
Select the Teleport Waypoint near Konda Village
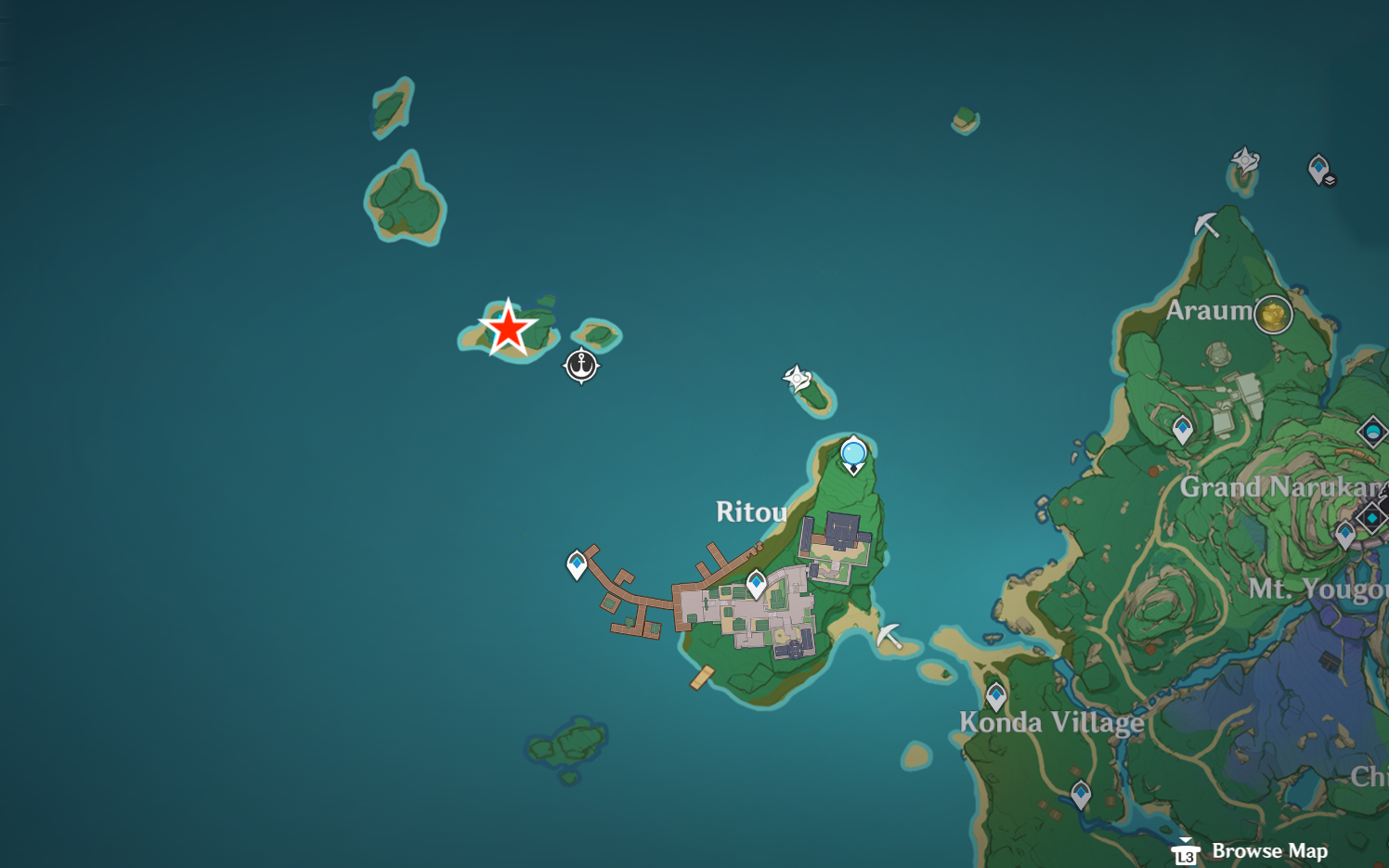pos(996,694)
